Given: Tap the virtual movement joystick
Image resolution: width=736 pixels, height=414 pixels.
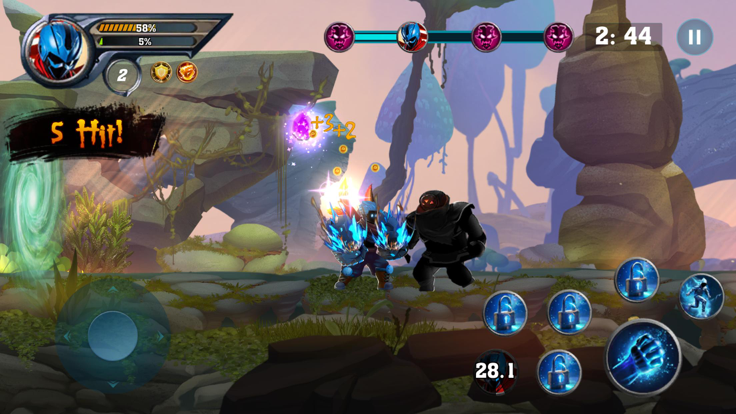Looking at the screenshot, I should 112,335.
